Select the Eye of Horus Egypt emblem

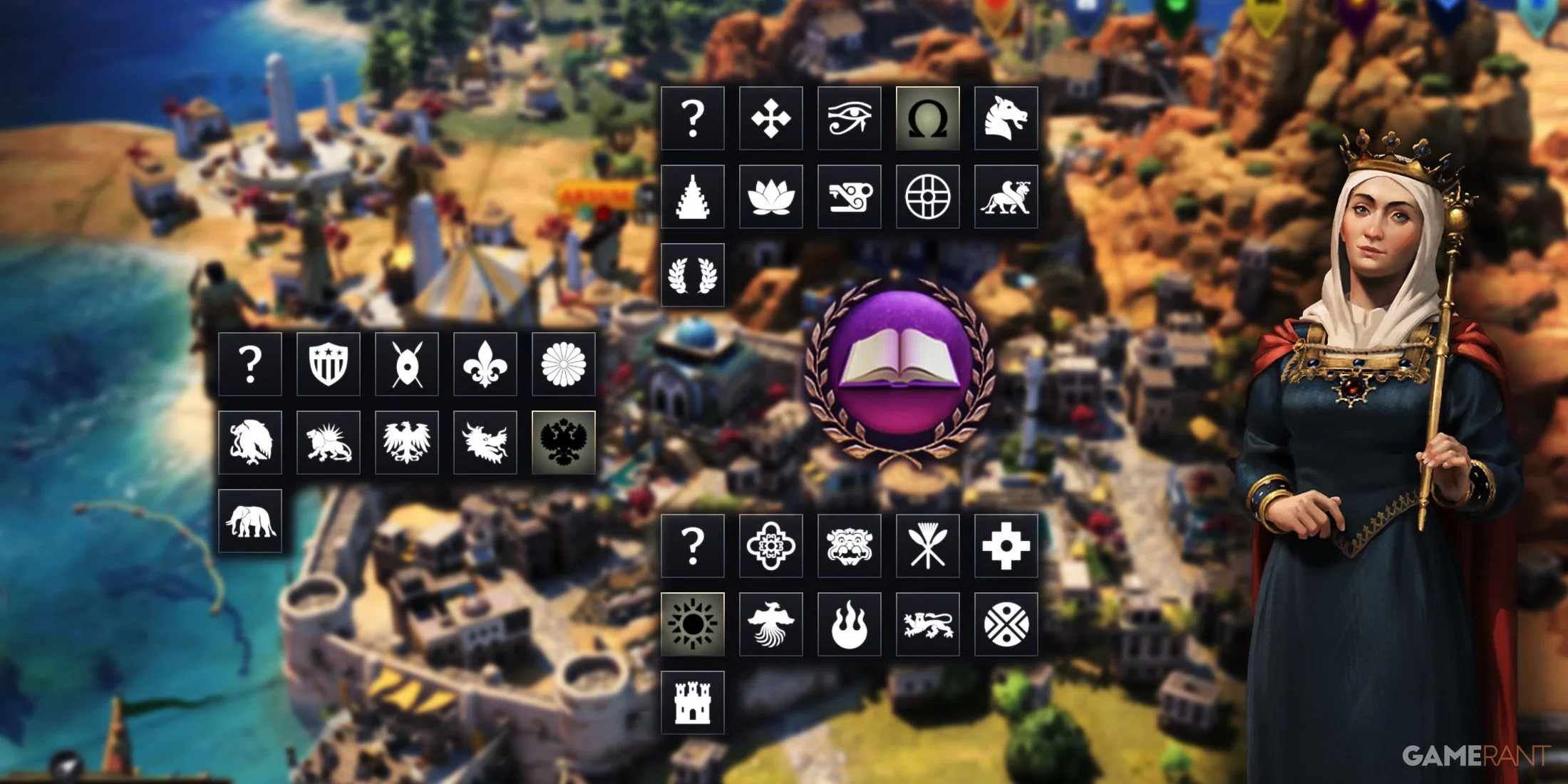[852, 118]
